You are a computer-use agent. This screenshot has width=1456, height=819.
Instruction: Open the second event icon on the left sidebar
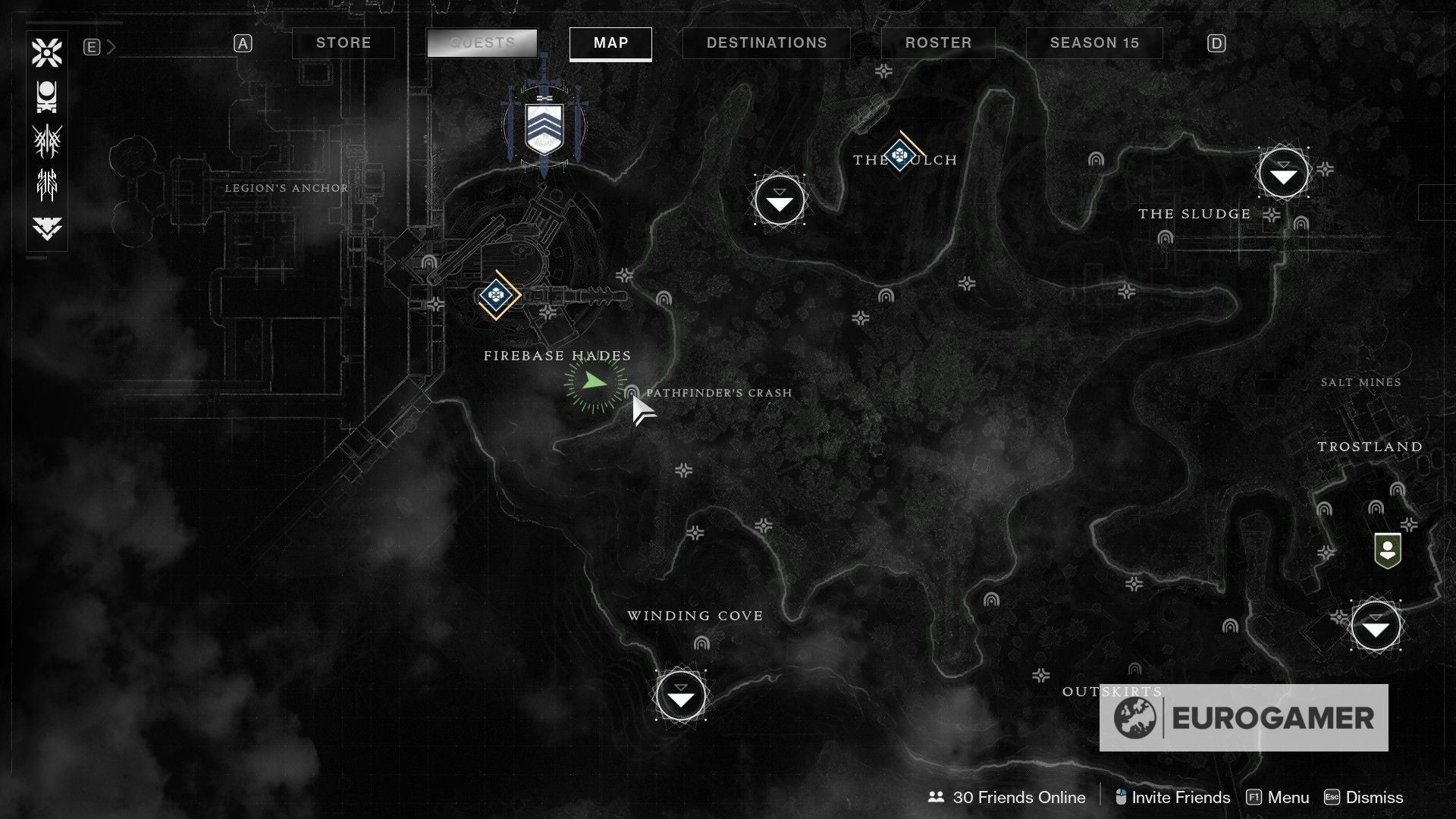pyautogui.click(x=46, y=96)
